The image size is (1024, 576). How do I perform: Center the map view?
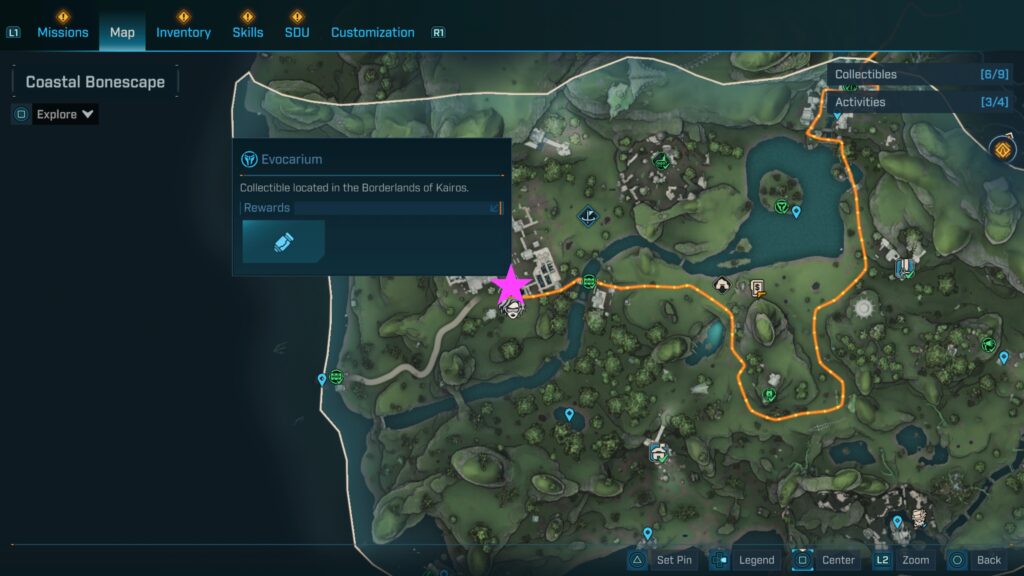[826, 560]
